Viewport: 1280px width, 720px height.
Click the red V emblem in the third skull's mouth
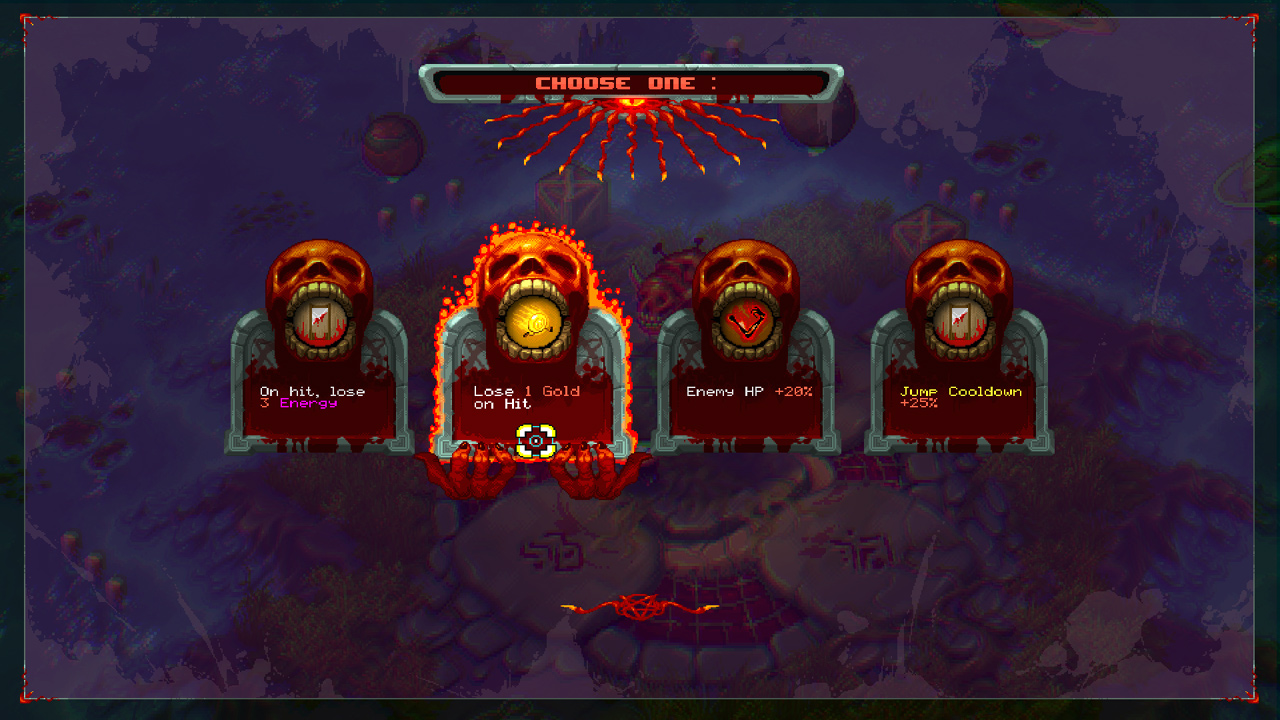747,322
